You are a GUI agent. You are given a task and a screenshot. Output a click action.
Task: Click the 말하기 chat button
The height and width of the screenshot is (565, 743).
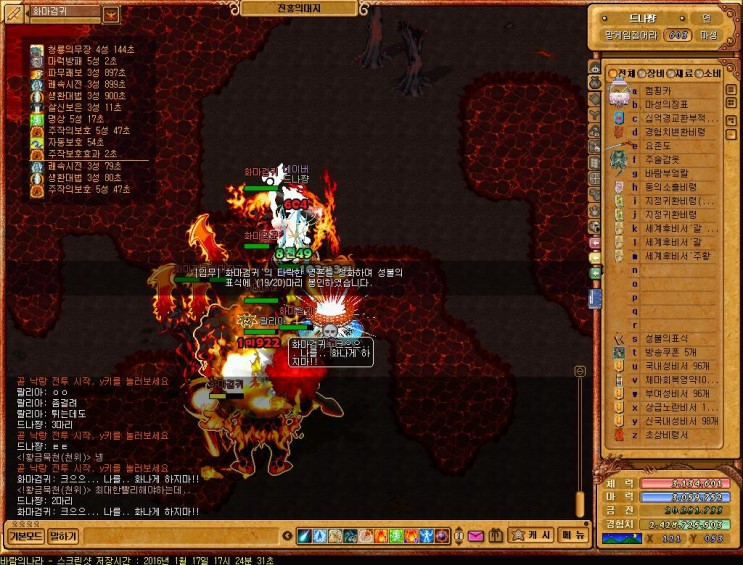click(x=63, y=537)
